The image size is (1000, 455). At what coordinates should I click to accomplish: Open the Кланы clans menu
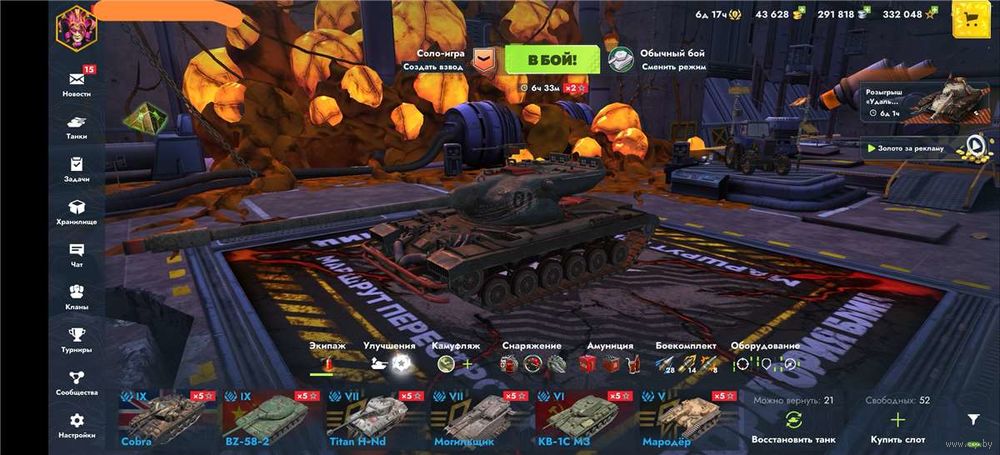[76, 297]
